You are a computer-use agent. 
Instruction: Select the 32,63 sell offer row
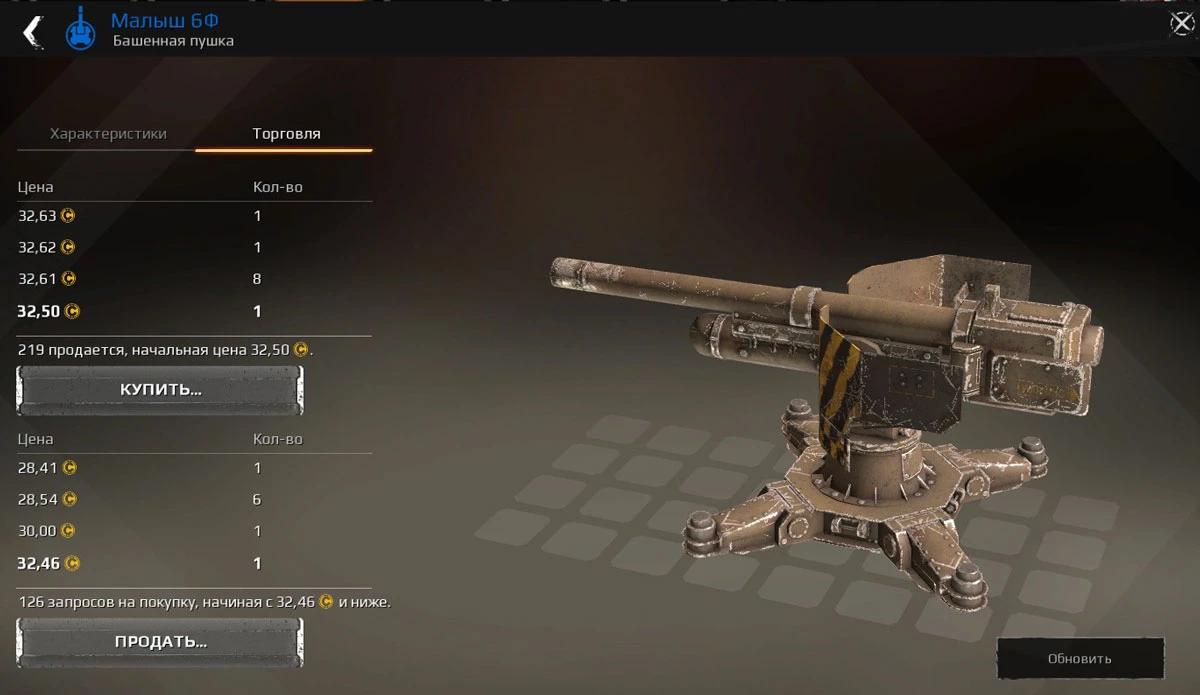coord(194,215)
